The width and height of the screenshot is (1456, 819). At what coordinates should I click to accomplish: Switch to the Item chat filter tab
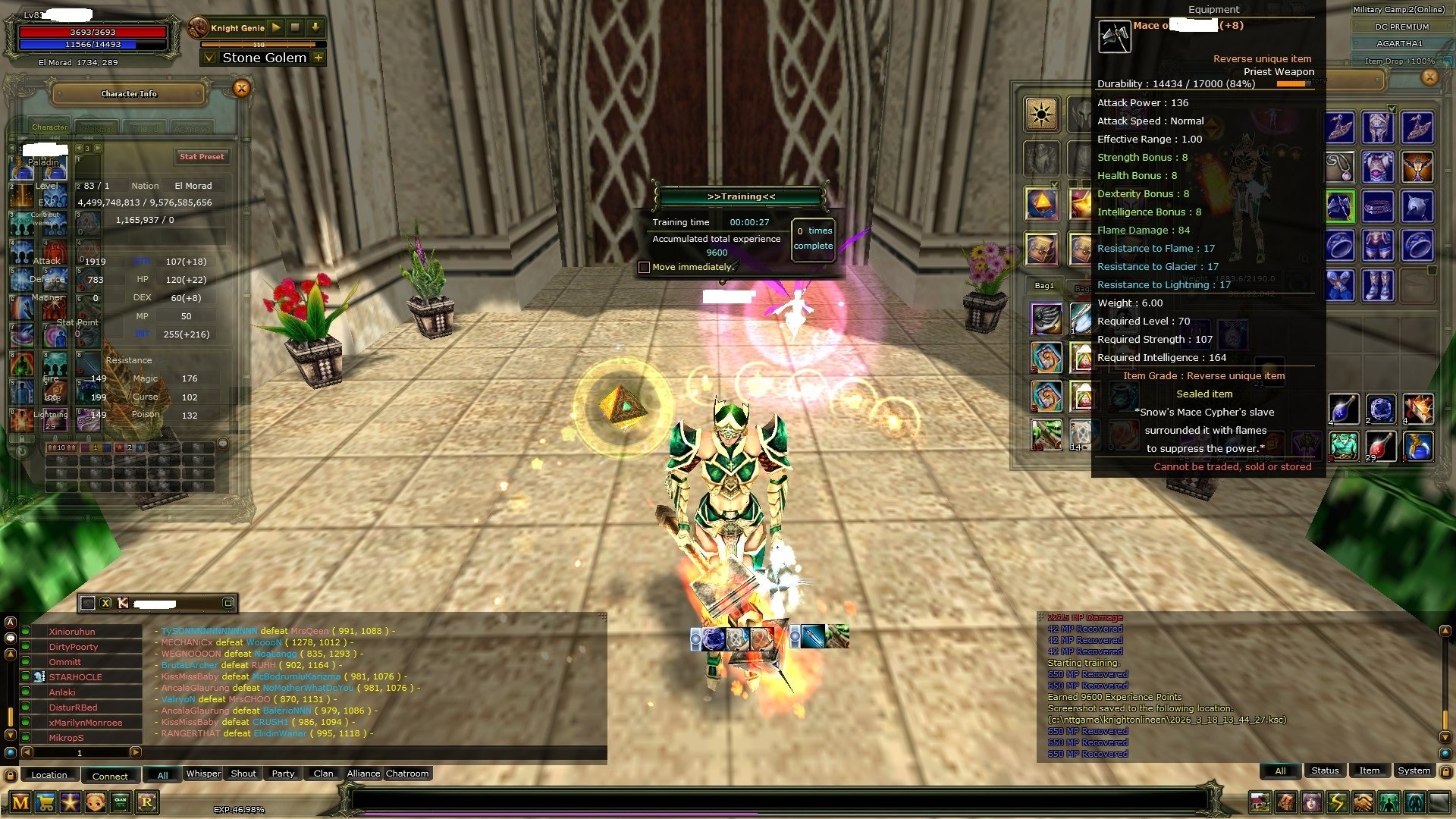tap(1370, 770)
